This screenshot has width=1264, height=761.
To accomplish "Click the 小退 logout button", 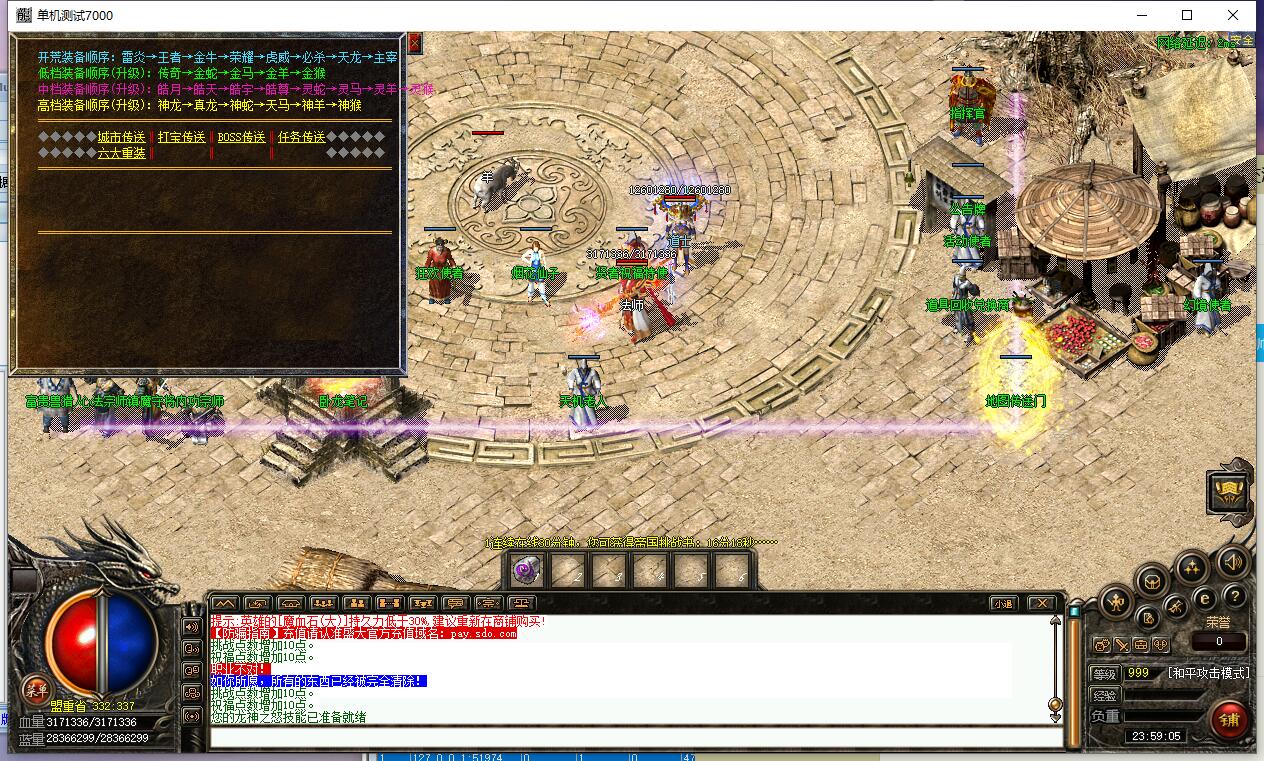I will [1003, 603].
